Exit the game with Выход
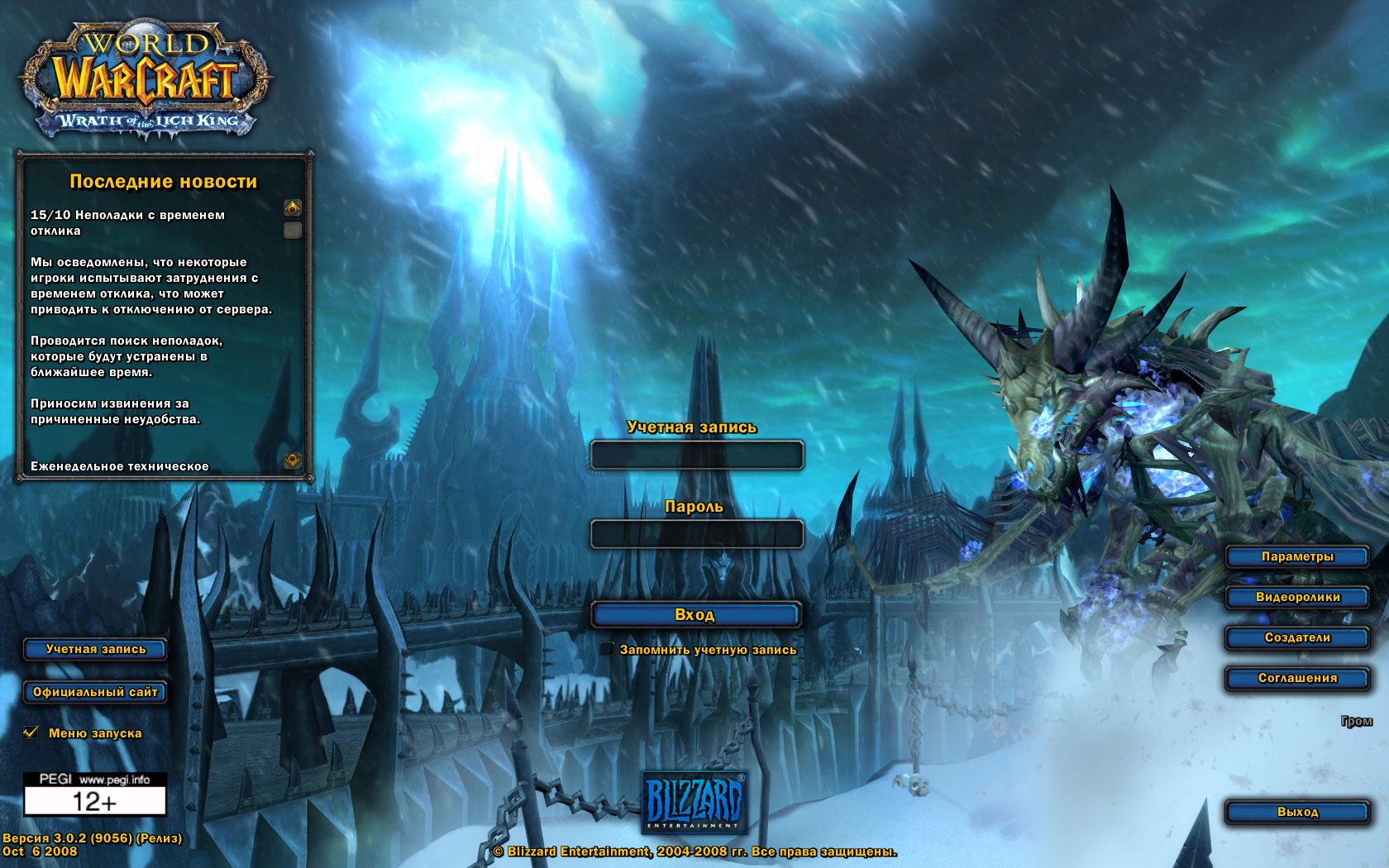This screenshot has height=868, width=1389. point(1296,812)
